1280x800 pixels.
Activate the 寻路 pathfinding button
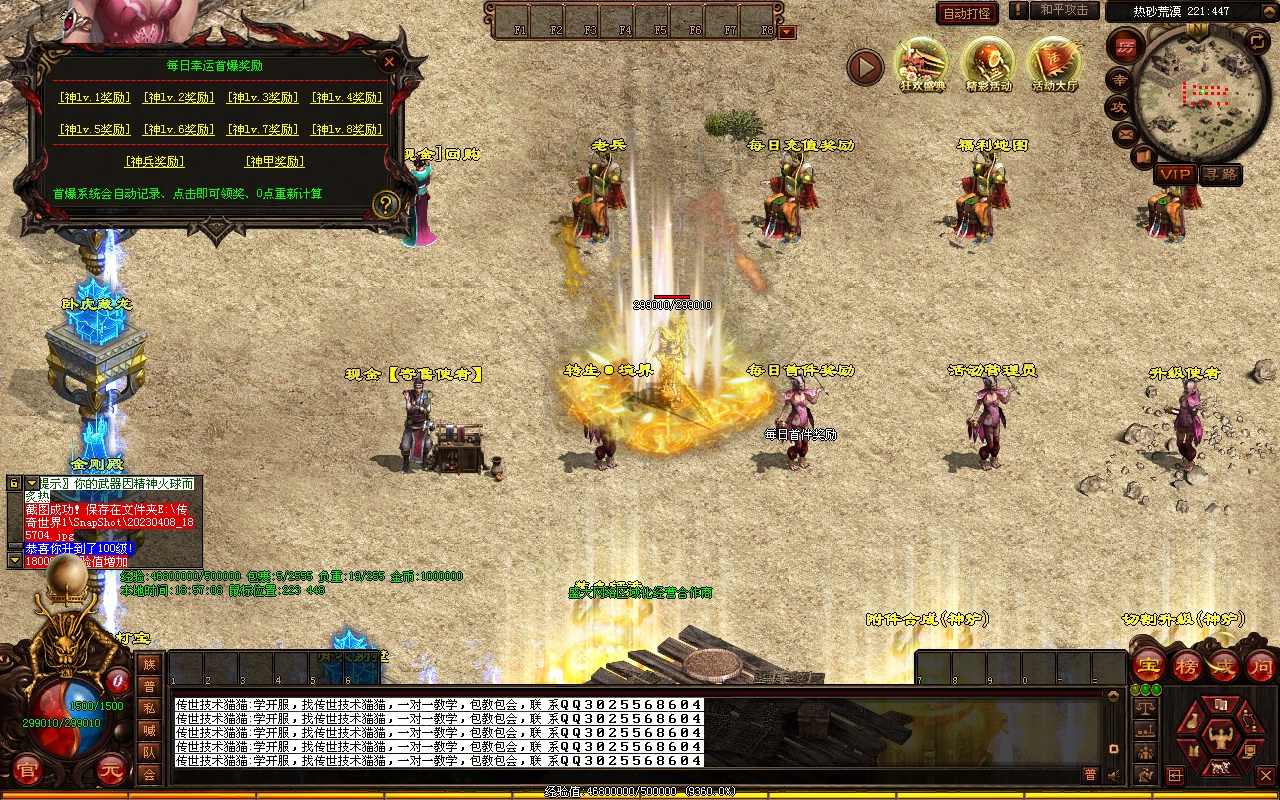click(x=1220, y=174)
